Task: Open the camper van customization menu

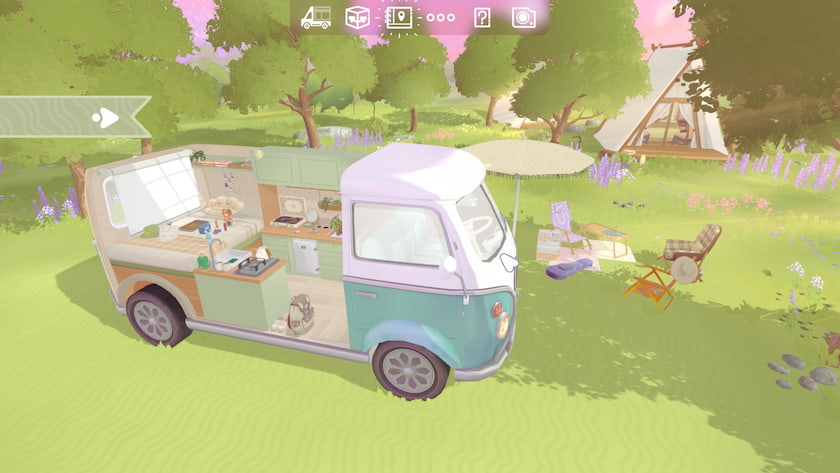Action: 316,17
